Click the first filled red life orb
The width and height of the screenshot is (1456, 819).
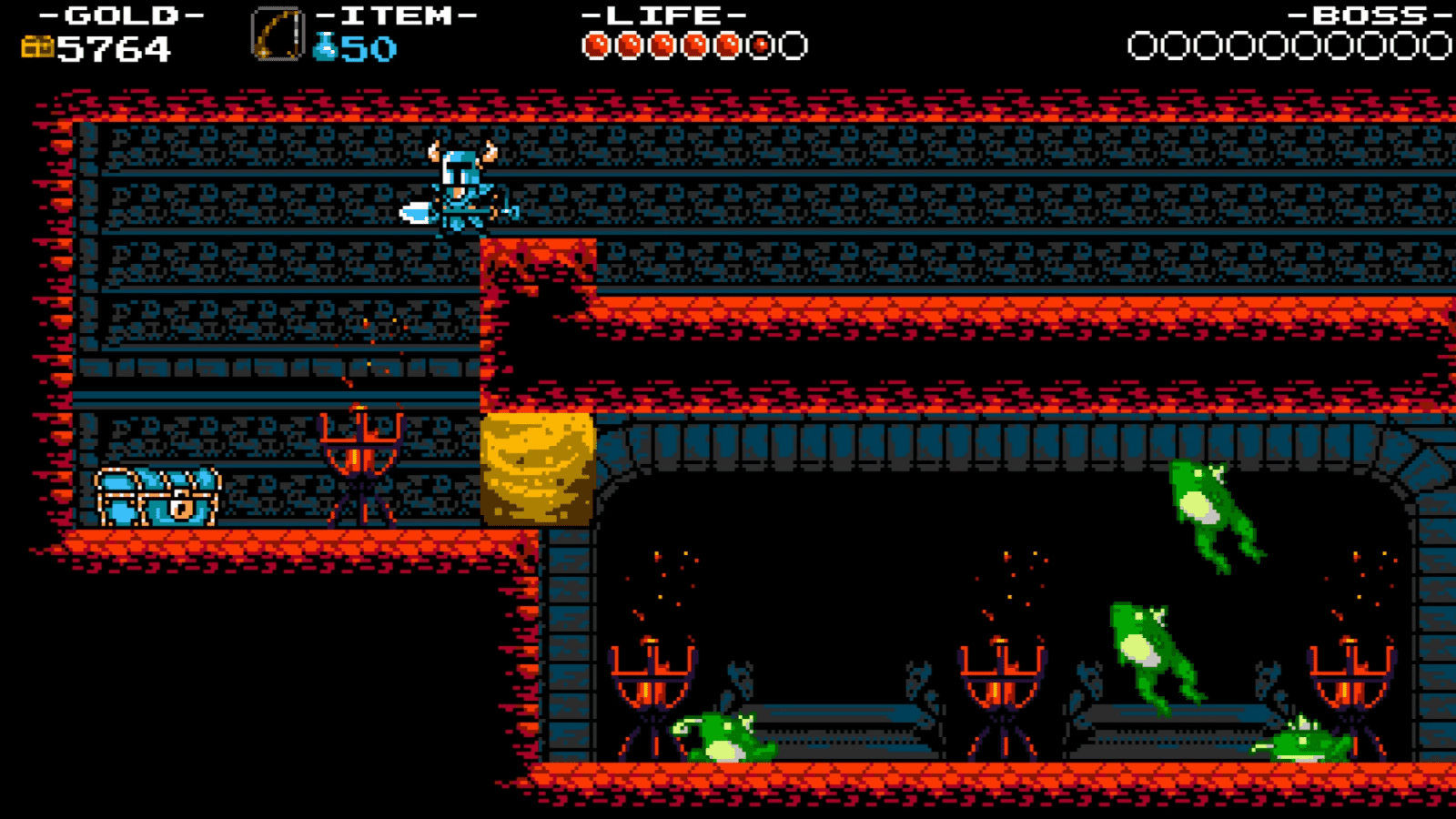tap(598, 43)
